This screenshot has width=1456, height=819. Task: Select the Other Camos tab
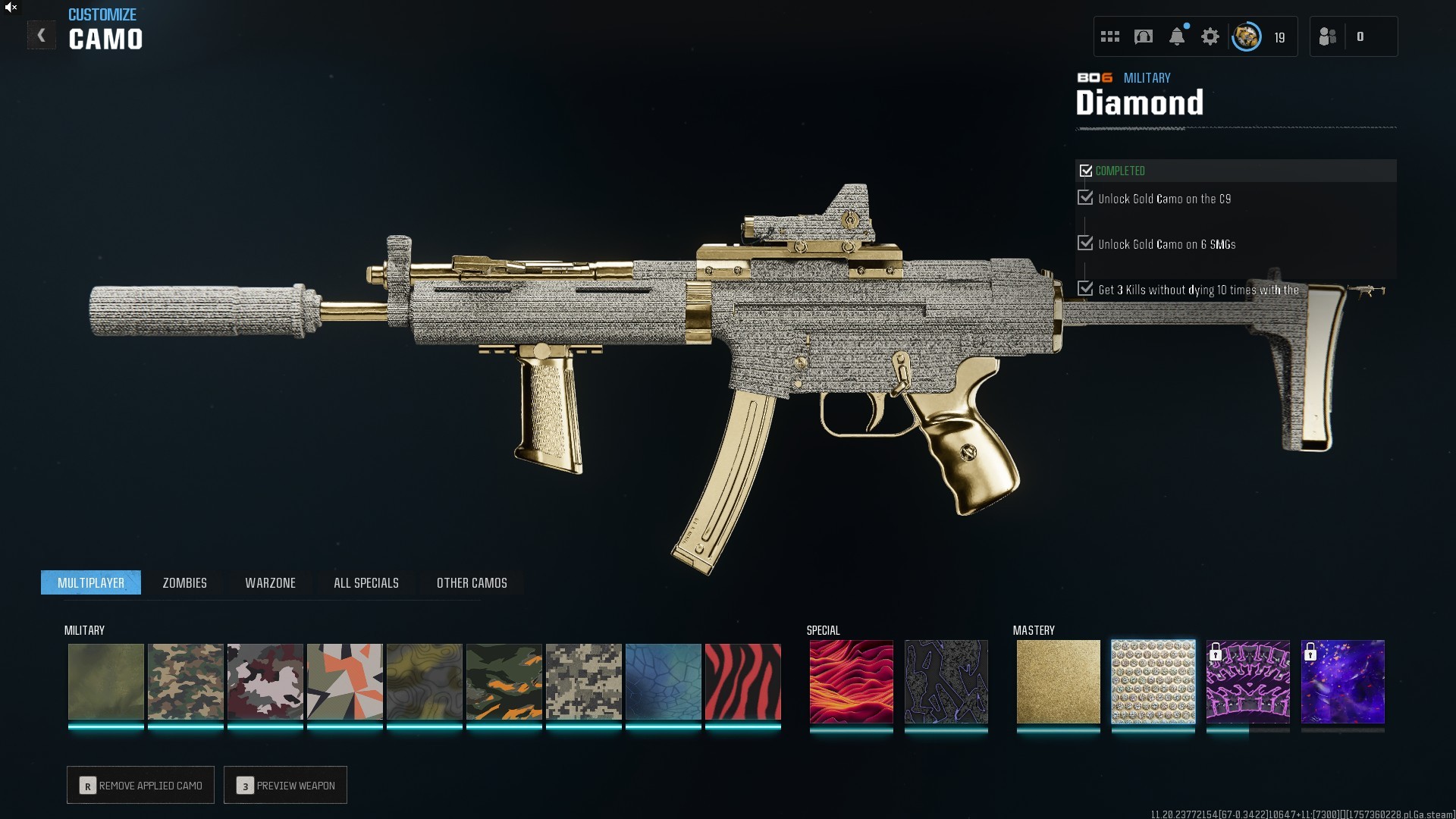point(472,582)
